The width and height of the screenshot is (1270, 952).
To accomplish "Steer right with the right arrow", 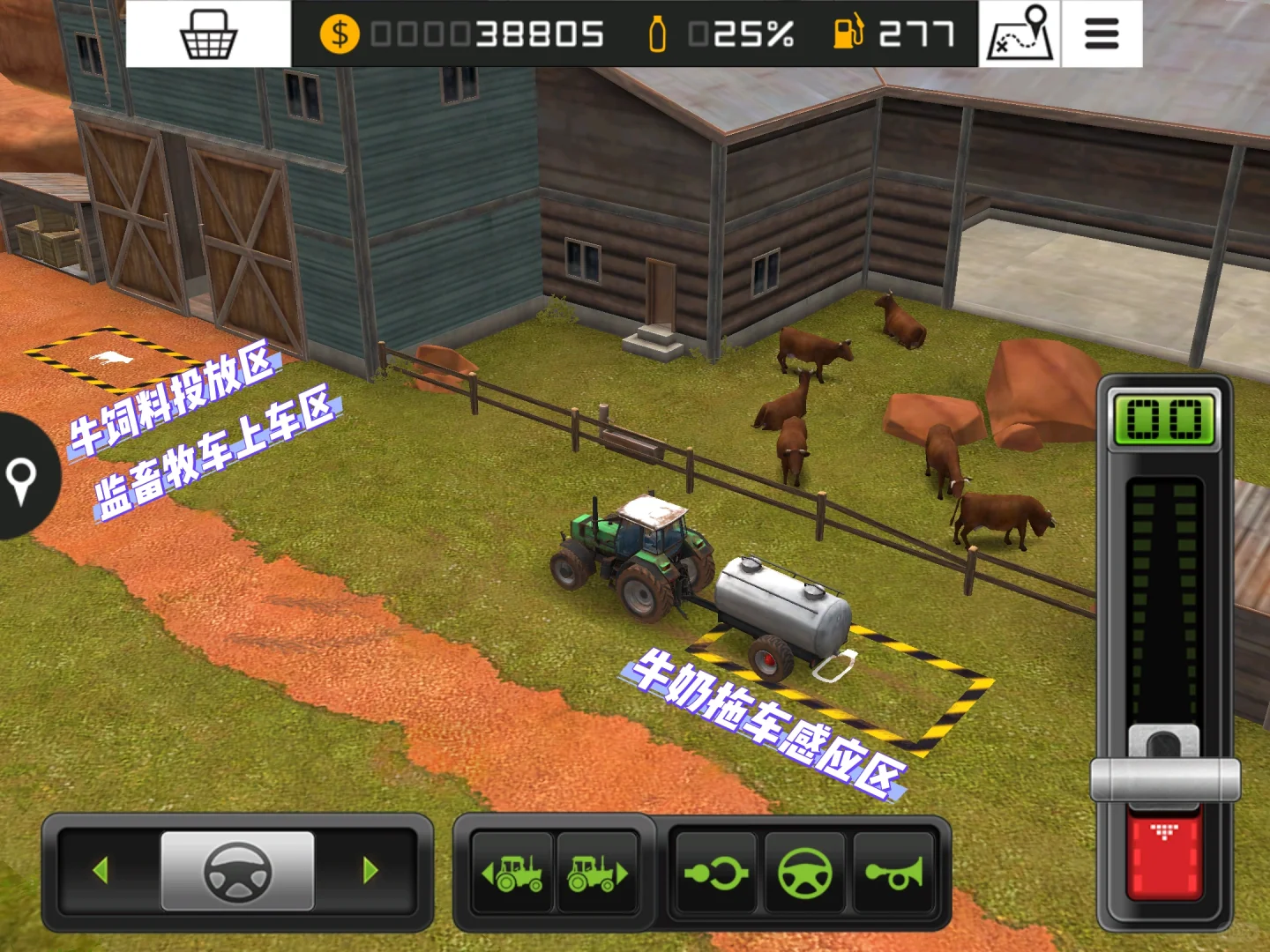I will 370,871.
